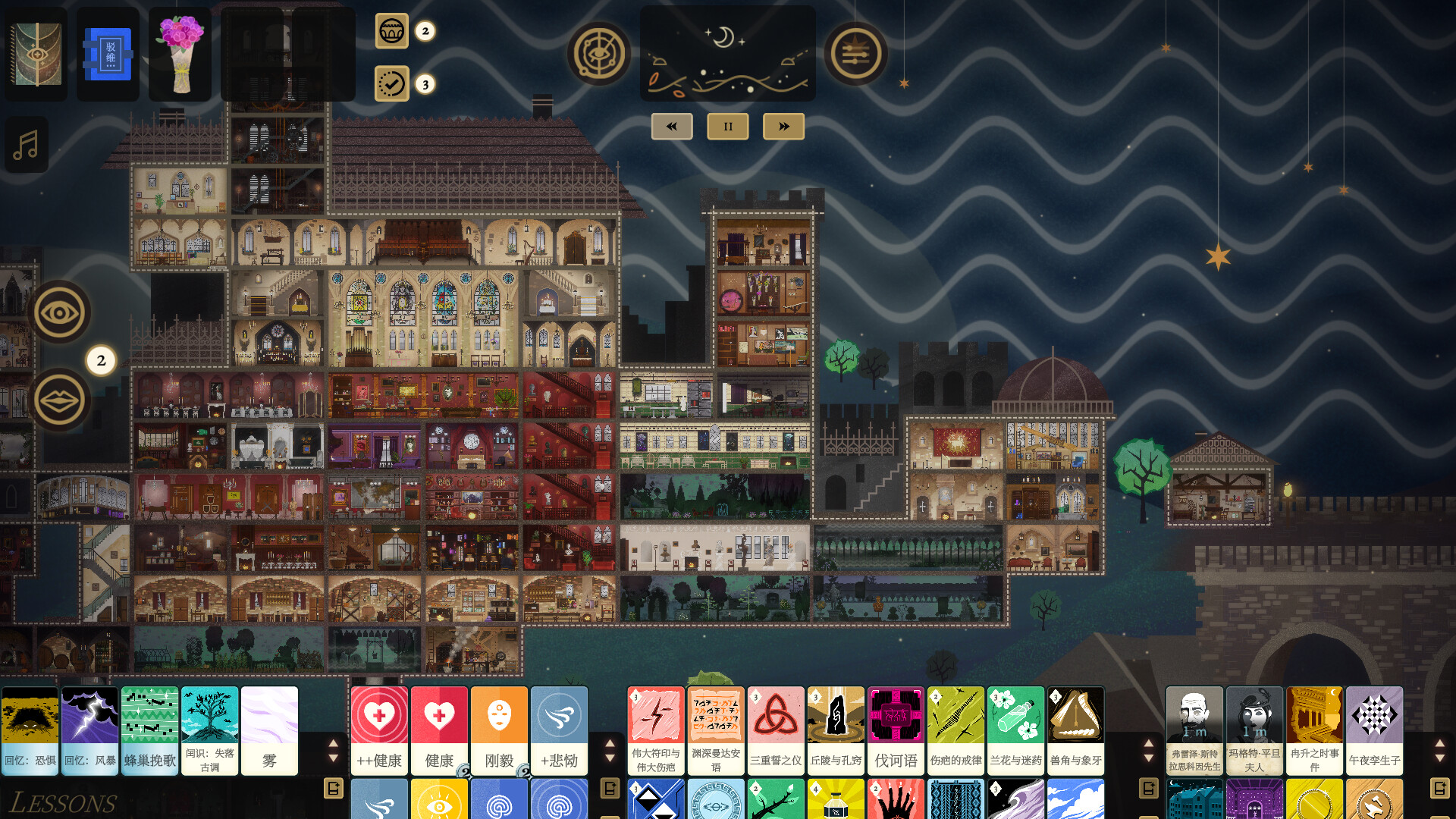Open the circular compass eye map icon

point(599,54)
